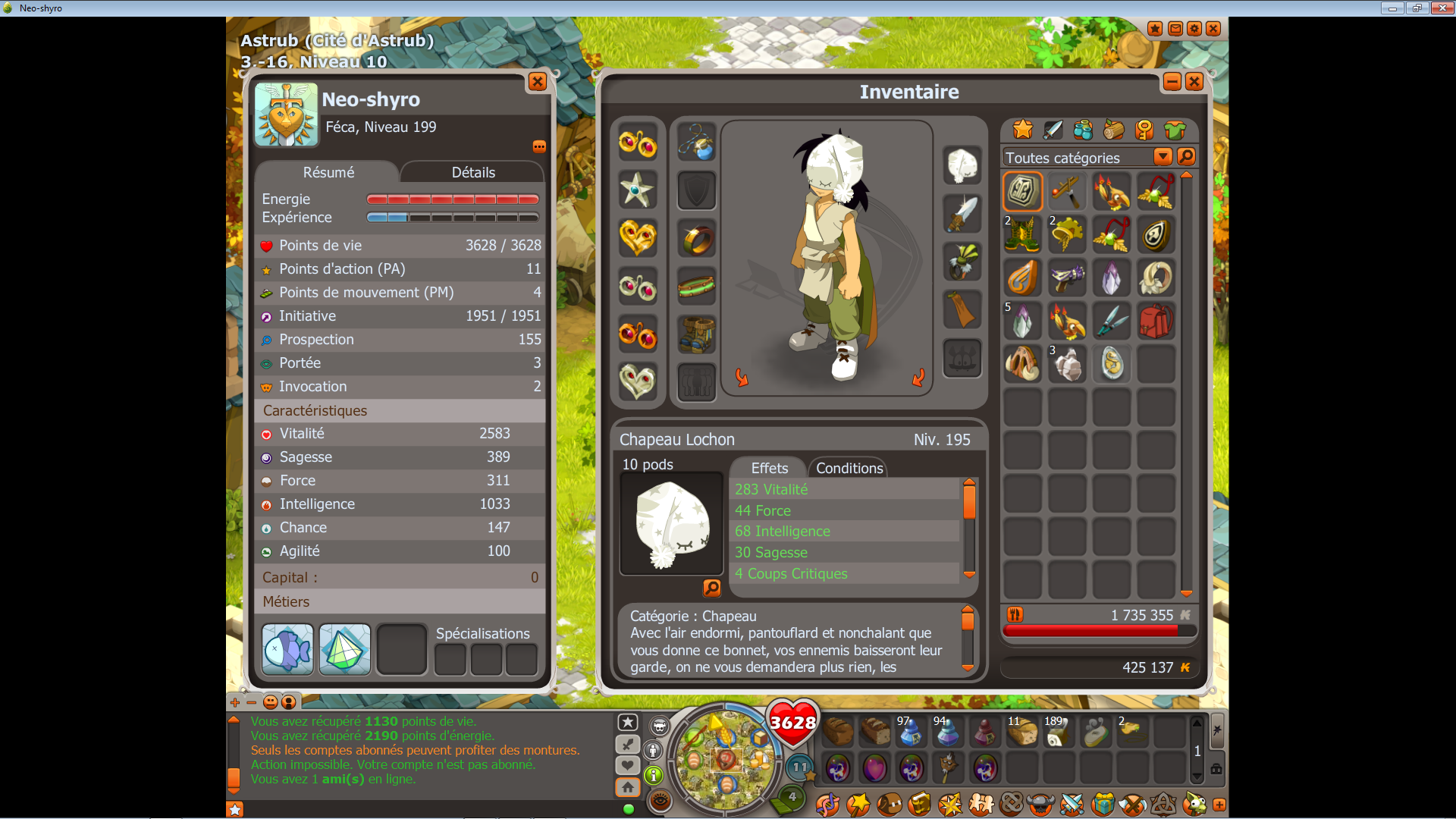
Task: Close the Inventaire window
Action: click(x=1194, y=82)
